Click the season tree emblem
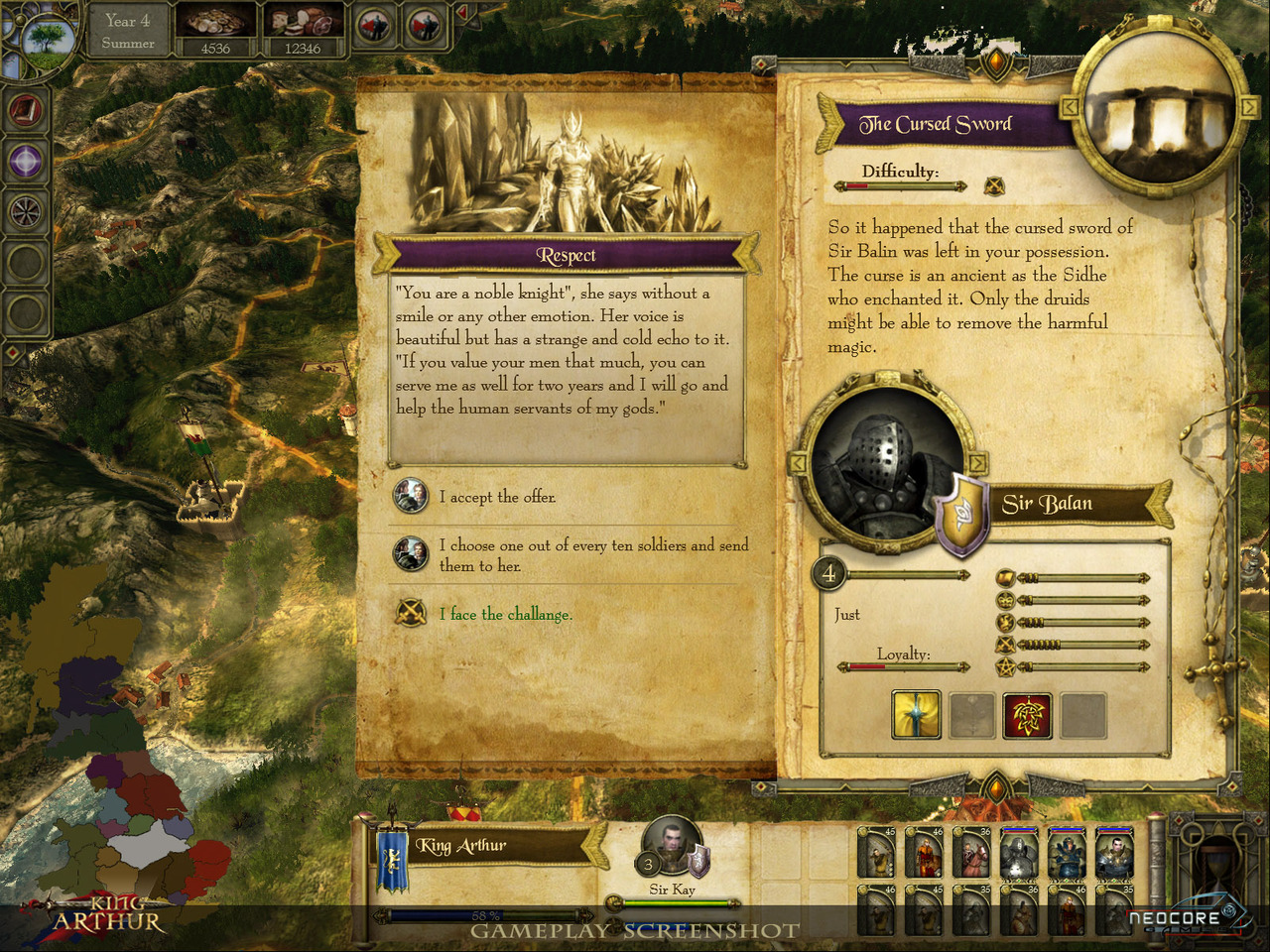This screenshot has height=952, width=1270. click(45, 40)
